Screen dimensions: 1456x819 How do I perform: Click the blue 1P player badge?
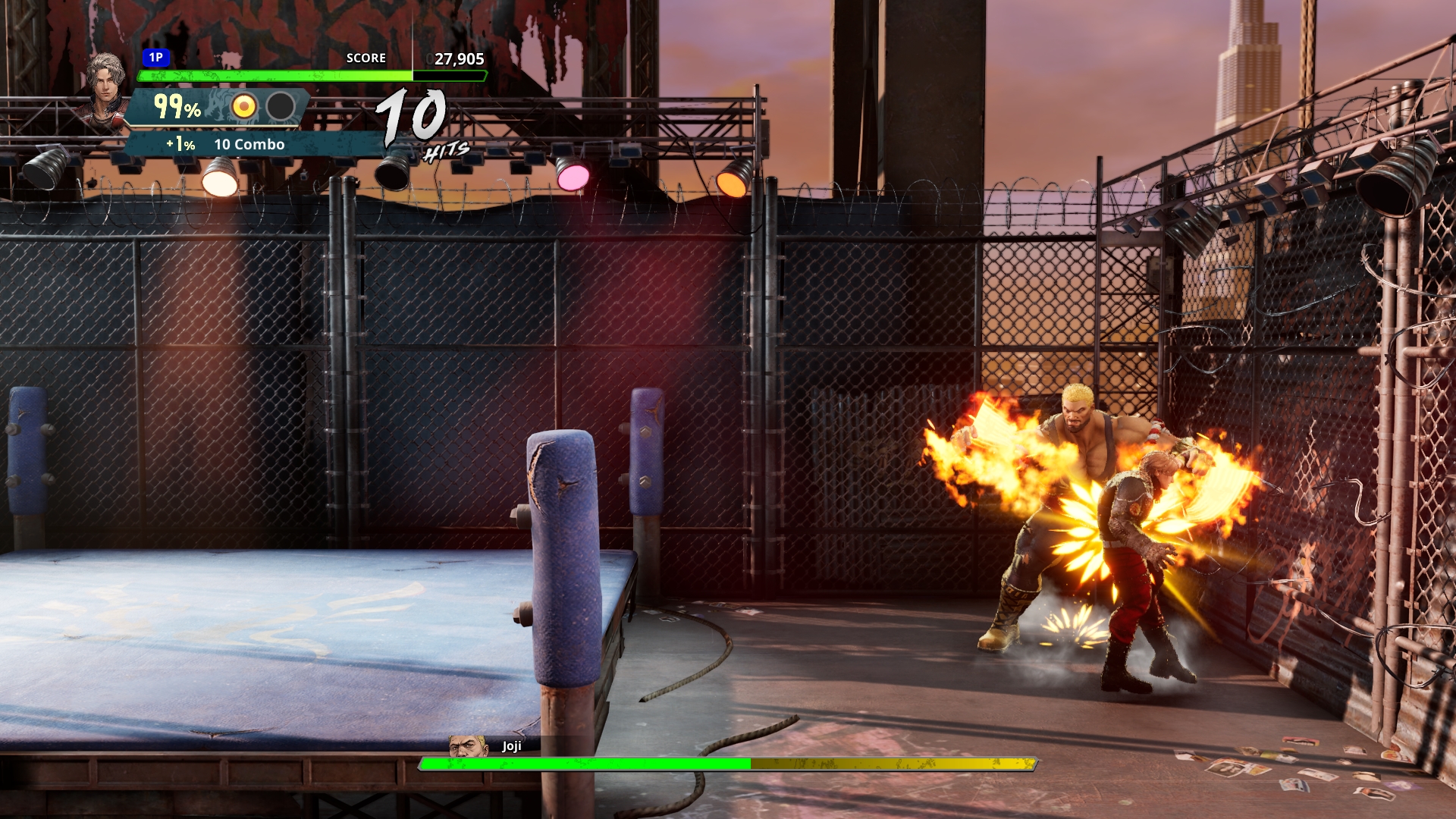tap(155, 58)
